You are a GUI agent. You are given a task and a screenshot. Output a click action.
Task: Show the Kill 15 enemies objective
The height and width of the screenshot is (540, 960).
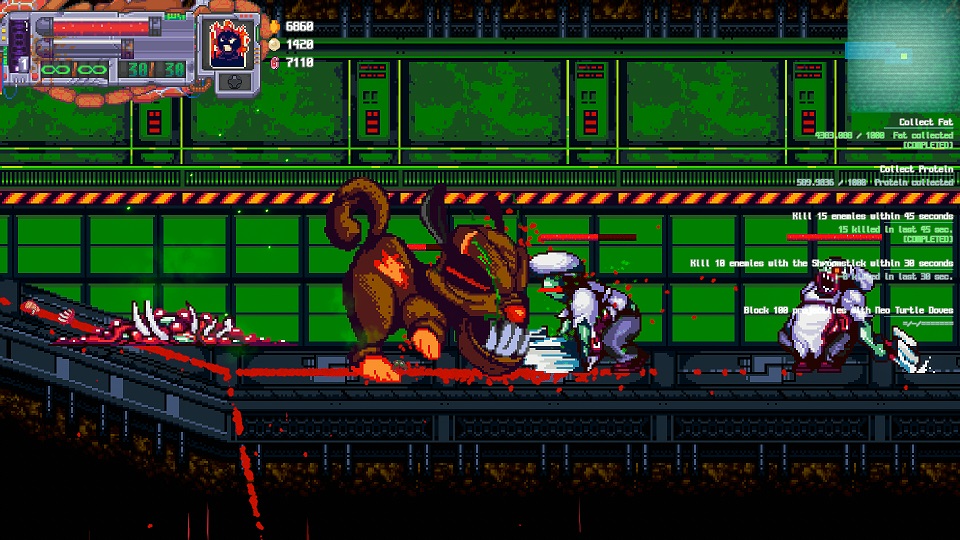point(868,216)
